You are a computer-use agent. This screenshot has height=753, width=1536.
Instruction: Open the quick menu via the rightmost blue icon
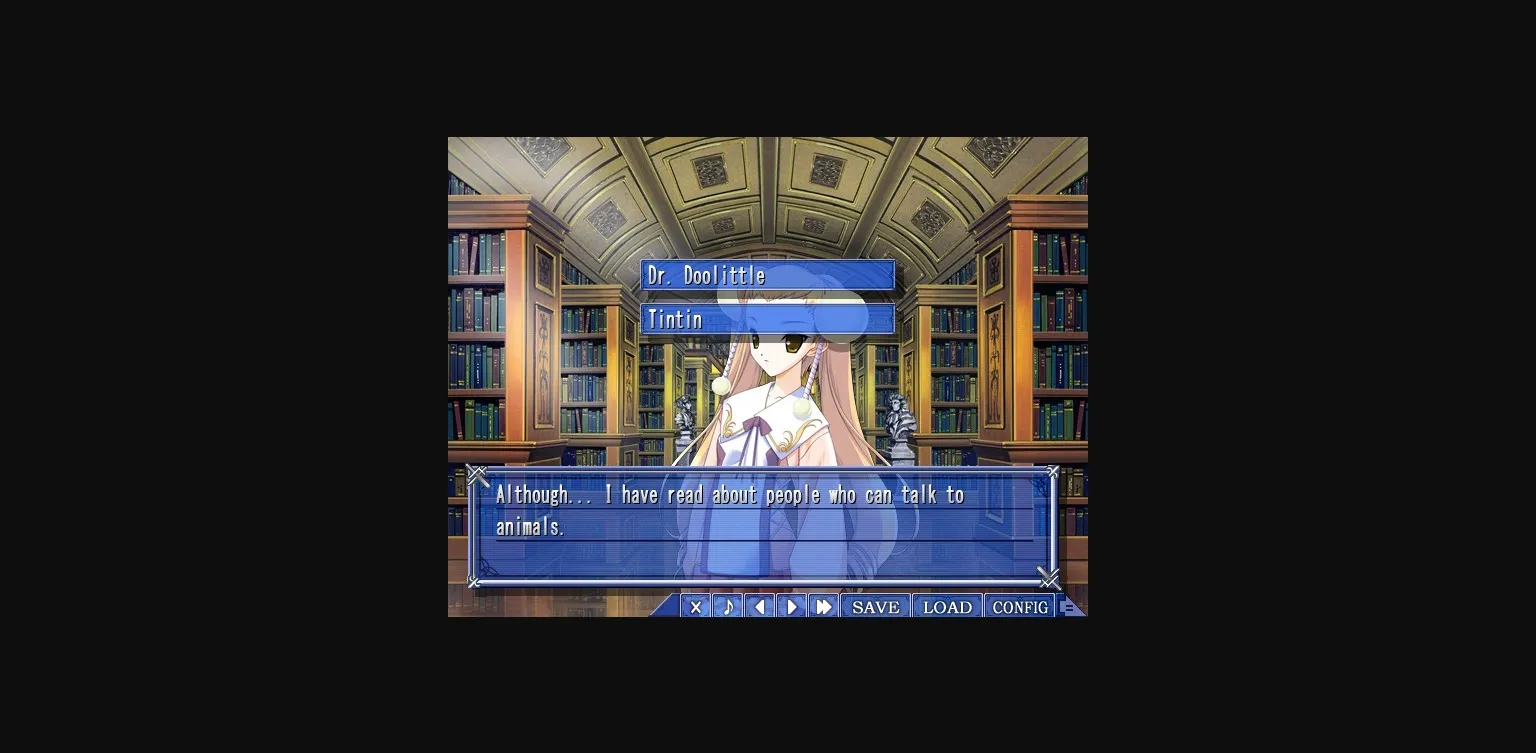click(1070, 606)
